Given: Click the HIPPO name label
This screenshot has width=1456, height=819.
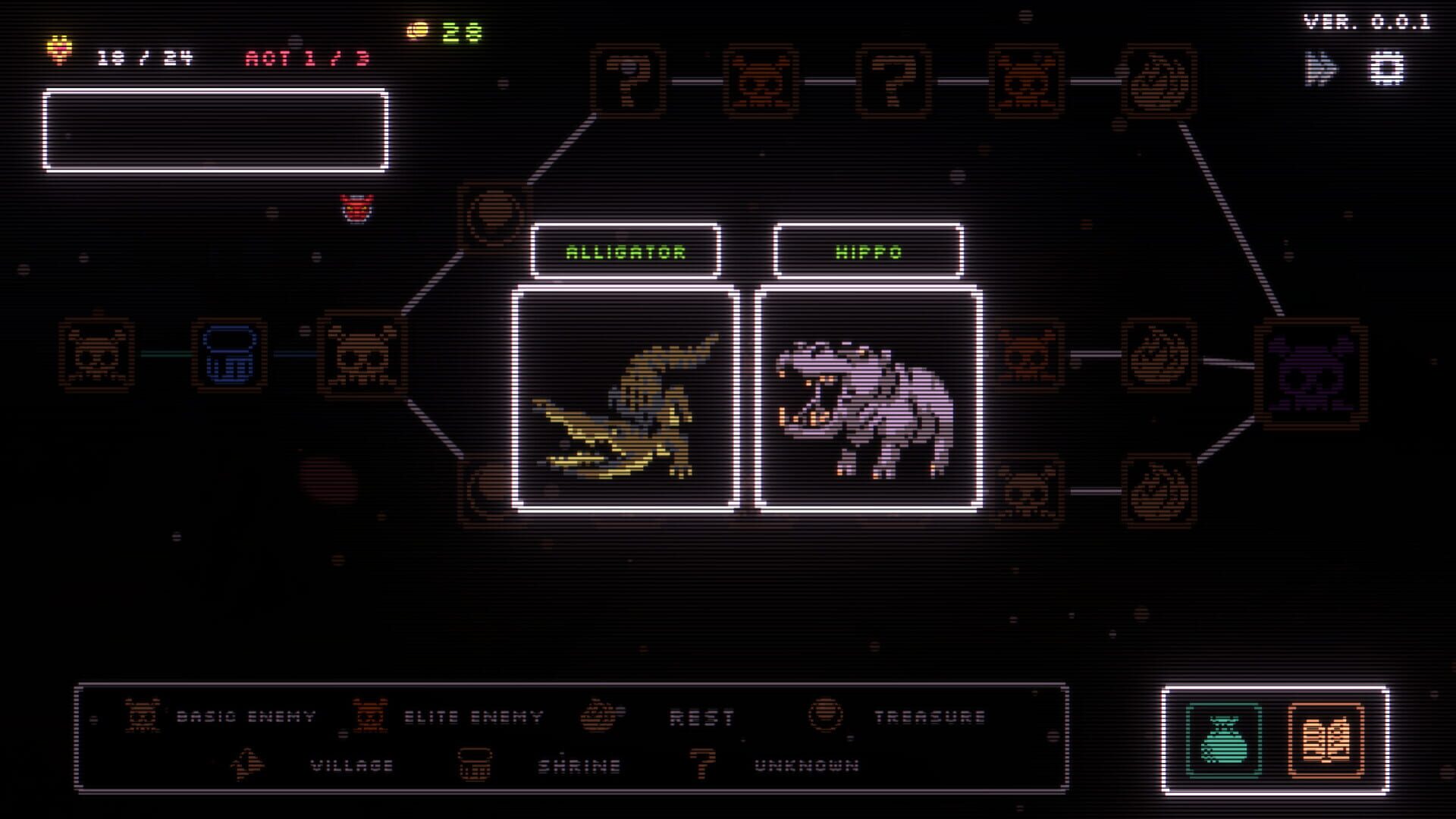Looking at the screenshot, I should pyautogui.click(x=867, y=251).
